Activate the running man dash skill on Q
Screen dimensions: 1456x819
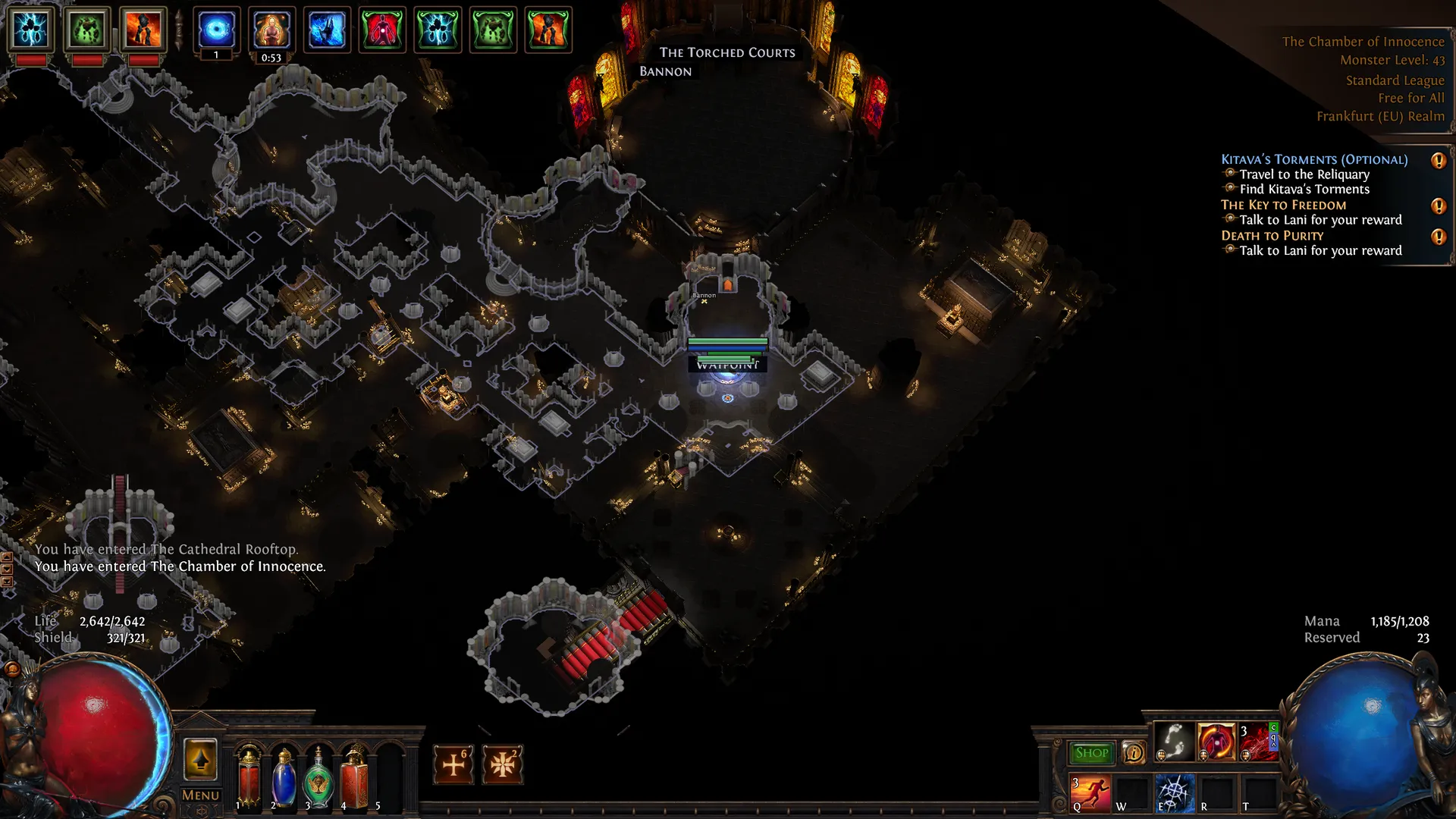(1090, 792)
